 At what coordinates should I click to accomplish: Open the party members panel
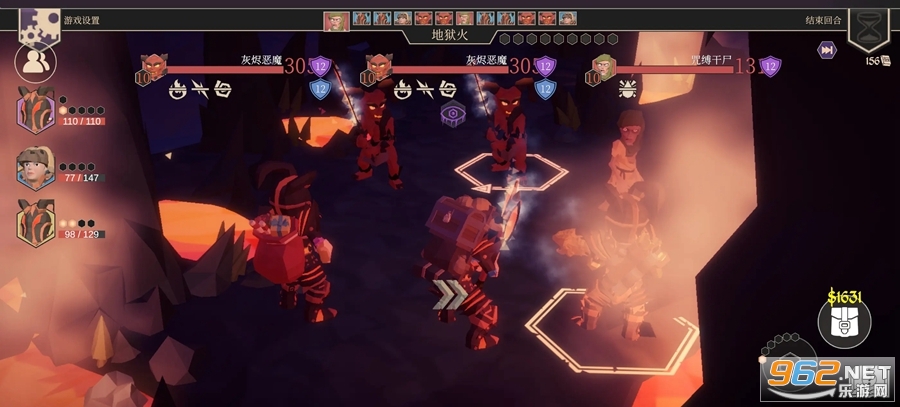35,64
